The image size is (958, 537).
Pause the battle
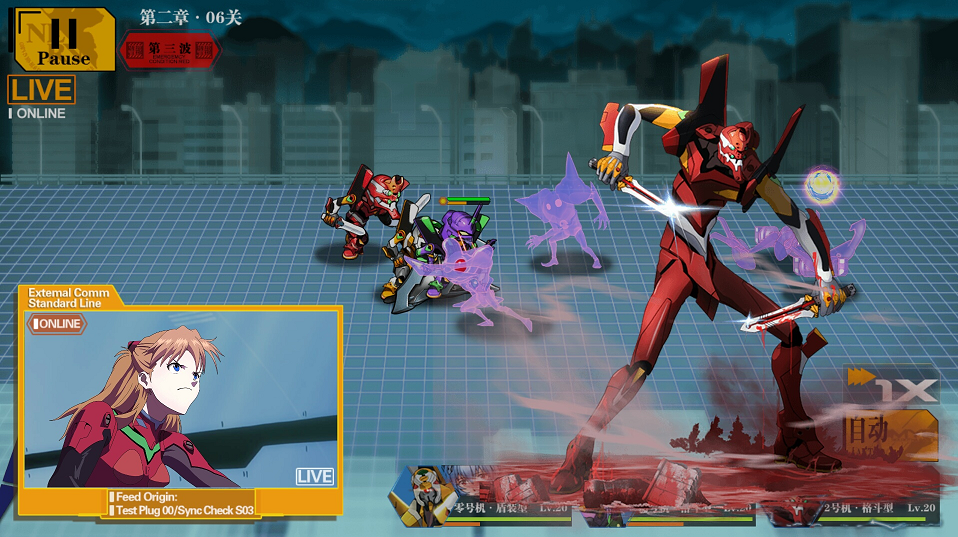tap(62, 38)
